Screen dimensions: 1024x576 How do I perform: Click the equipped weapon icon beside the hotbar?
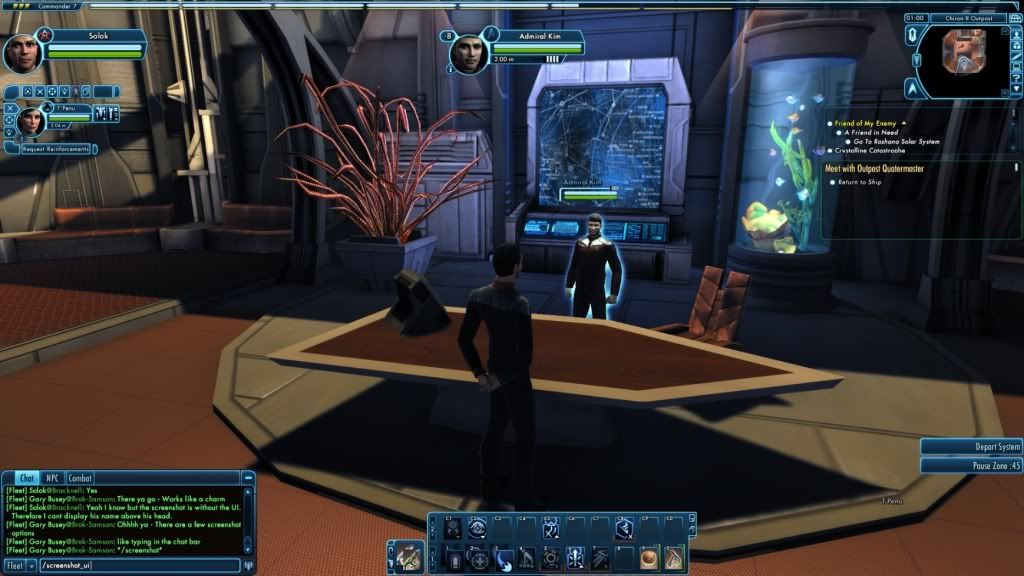tap(407, 556)
